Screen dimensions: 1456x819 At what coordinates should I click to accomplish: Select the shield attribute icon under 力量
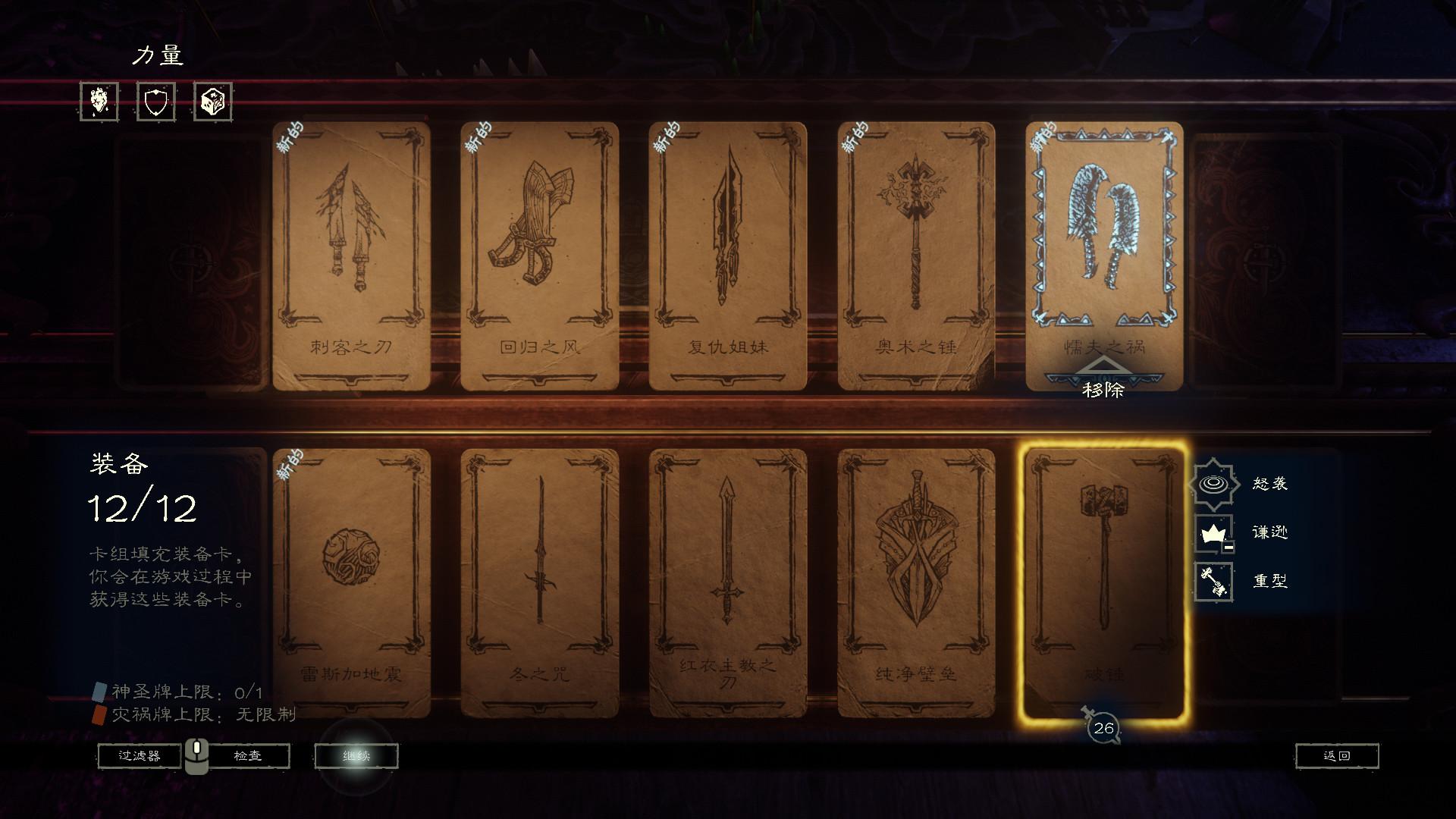tap(154, 102)
